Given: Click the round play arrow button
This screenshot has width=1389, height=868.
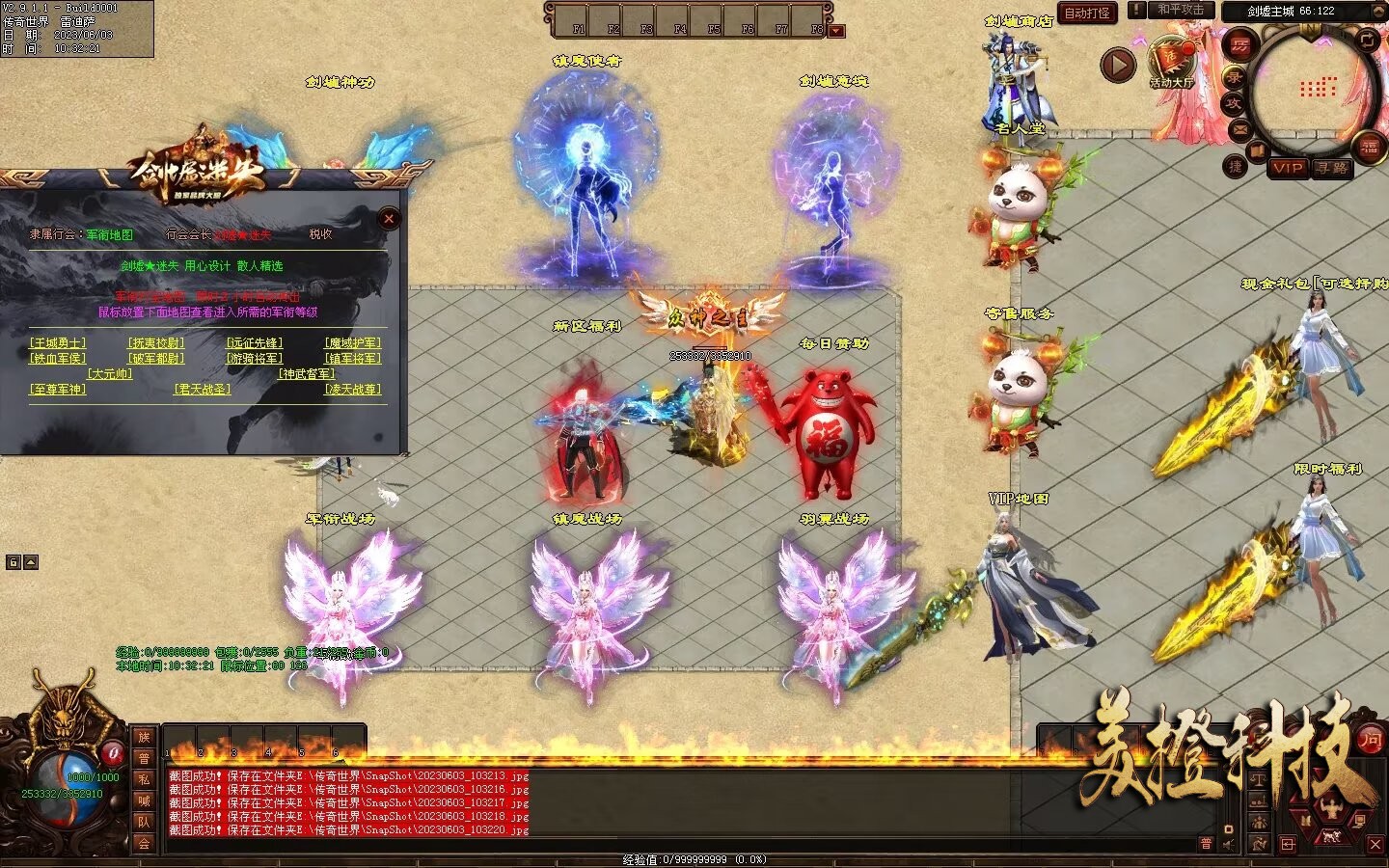Looking at the screenshot, I should click(x=1118, y=66).
